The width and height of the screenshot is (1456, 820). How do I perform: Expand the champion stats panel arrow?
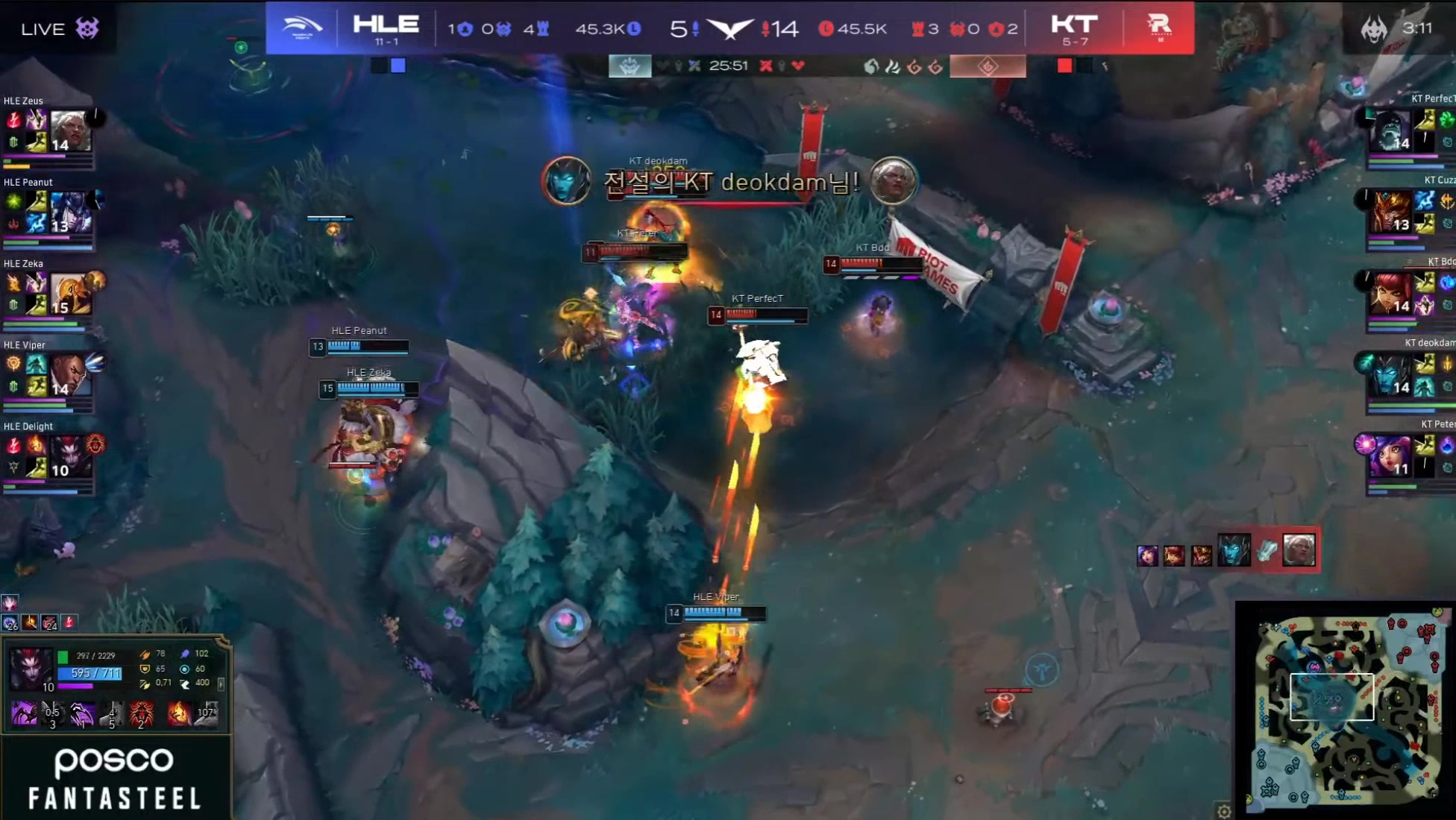click(x=221, y=683)
